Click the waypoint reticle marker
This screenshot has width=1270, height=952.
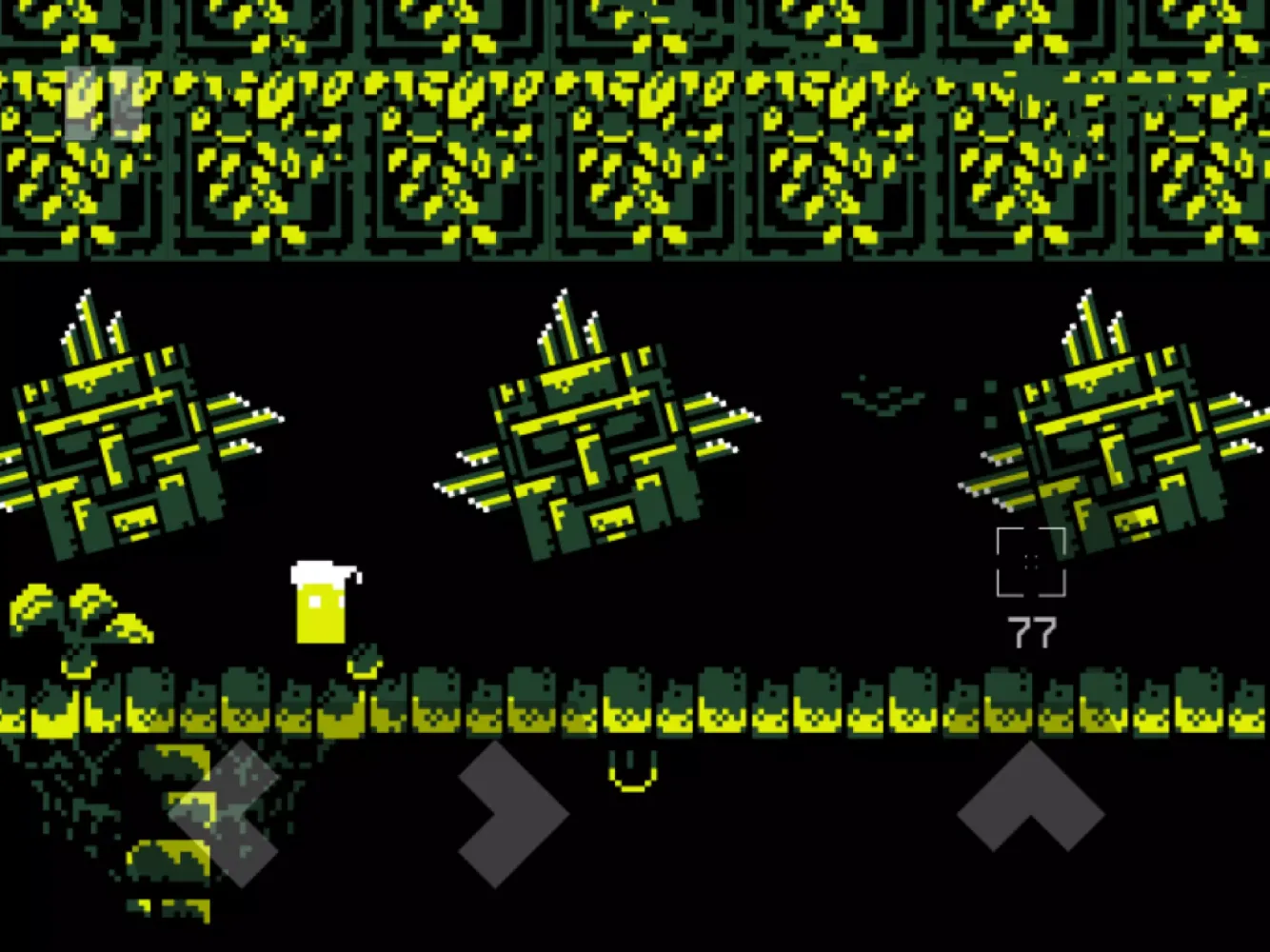[x=1032, y=562]
